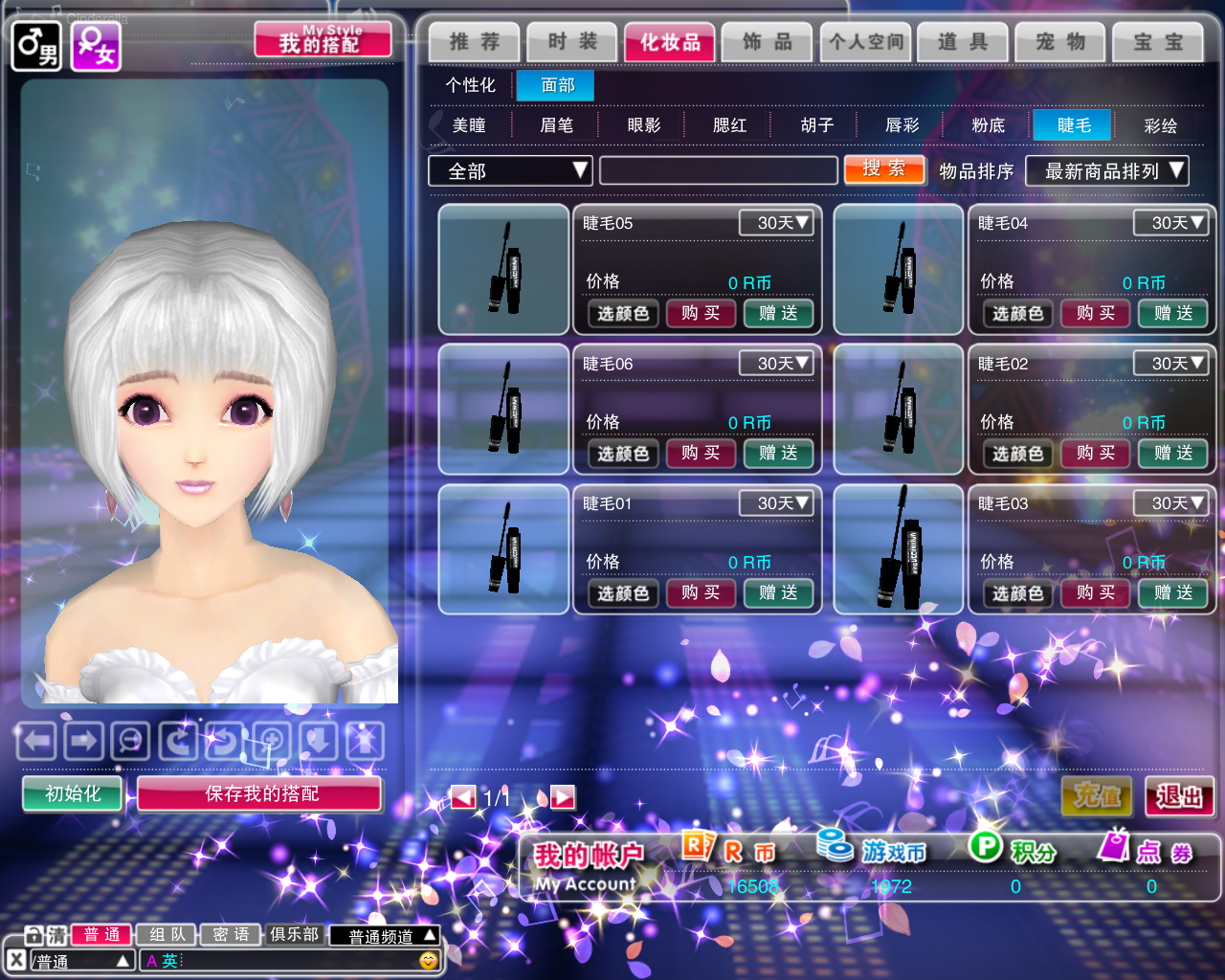The height and width of the screenshot is (980, 1225).
Task: Select the 睫毛03 mascara thumbnail
Action: tap(898, 549)
